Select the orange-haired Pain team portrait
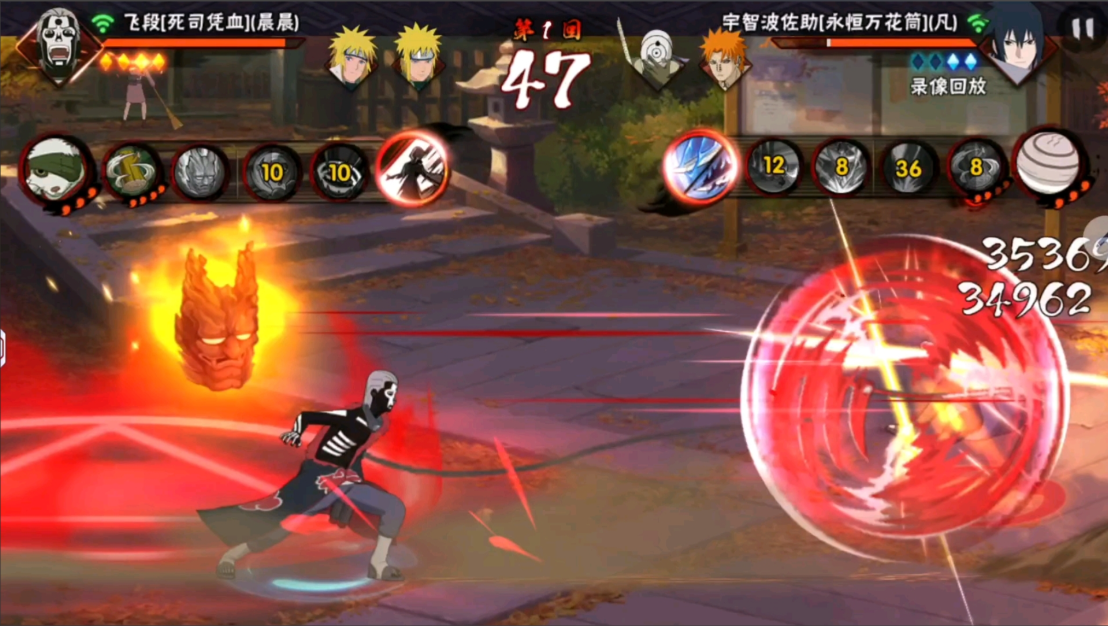Image resolution: width=1108 pixels, height=626 pixels. click(722, 56)
